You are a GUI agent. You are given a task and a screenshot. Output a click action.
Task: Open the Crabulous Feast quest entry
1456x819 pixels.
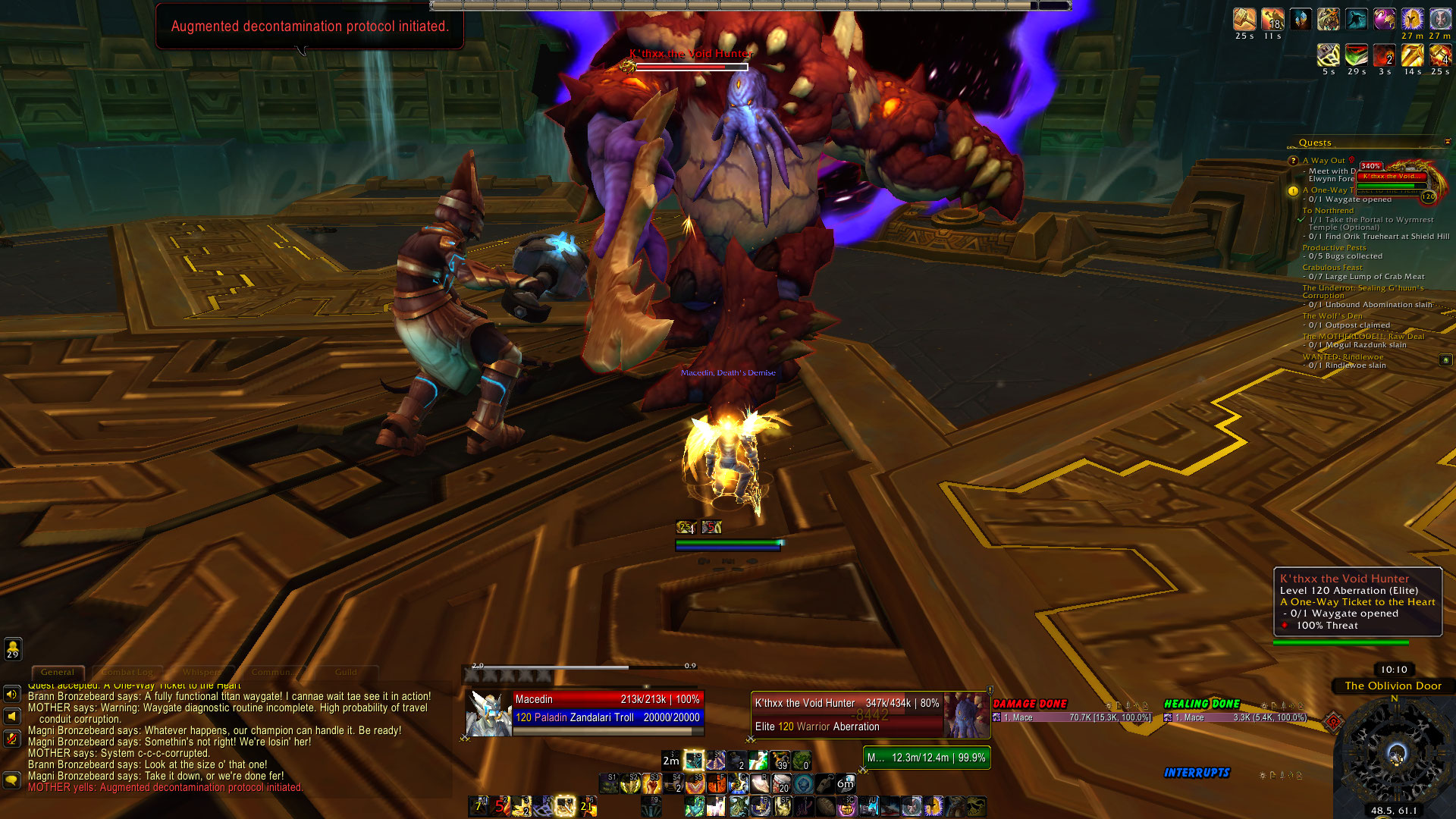point(1332,268)
